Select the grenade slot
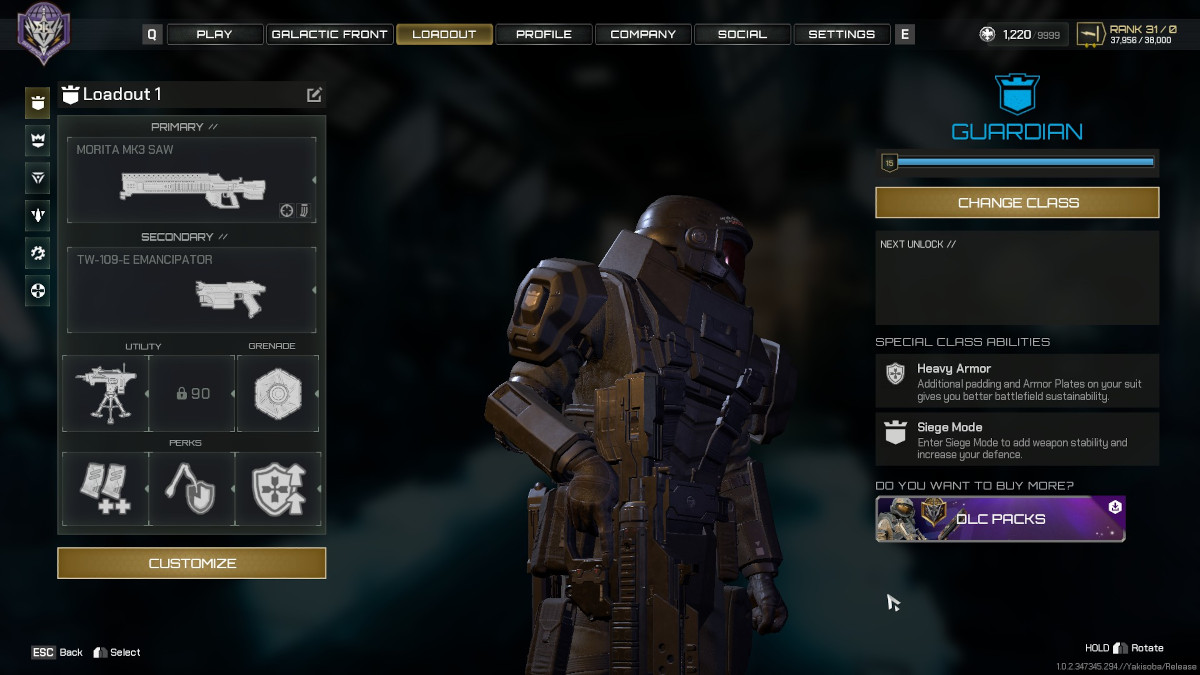 point(278,393)
